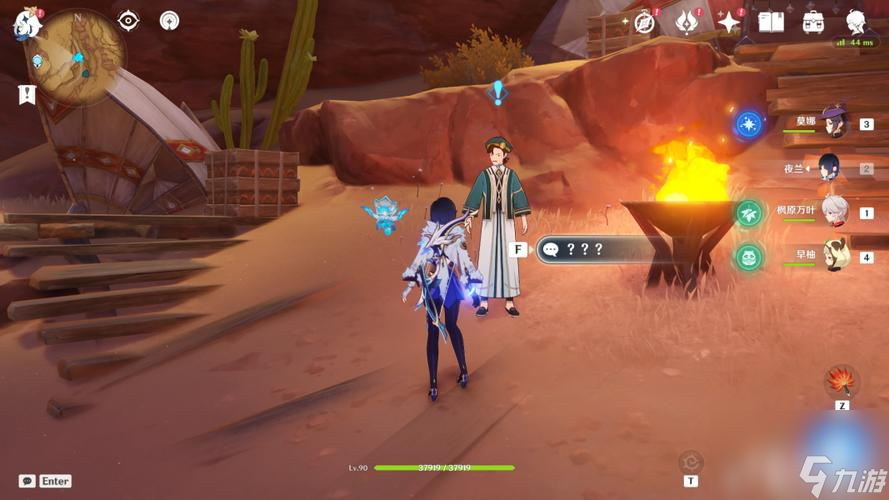This screenshot has width=889, height=500.
Task: Open the quest tracker bookmark icon
Action: pyautogui.click(x=27, y=94)
